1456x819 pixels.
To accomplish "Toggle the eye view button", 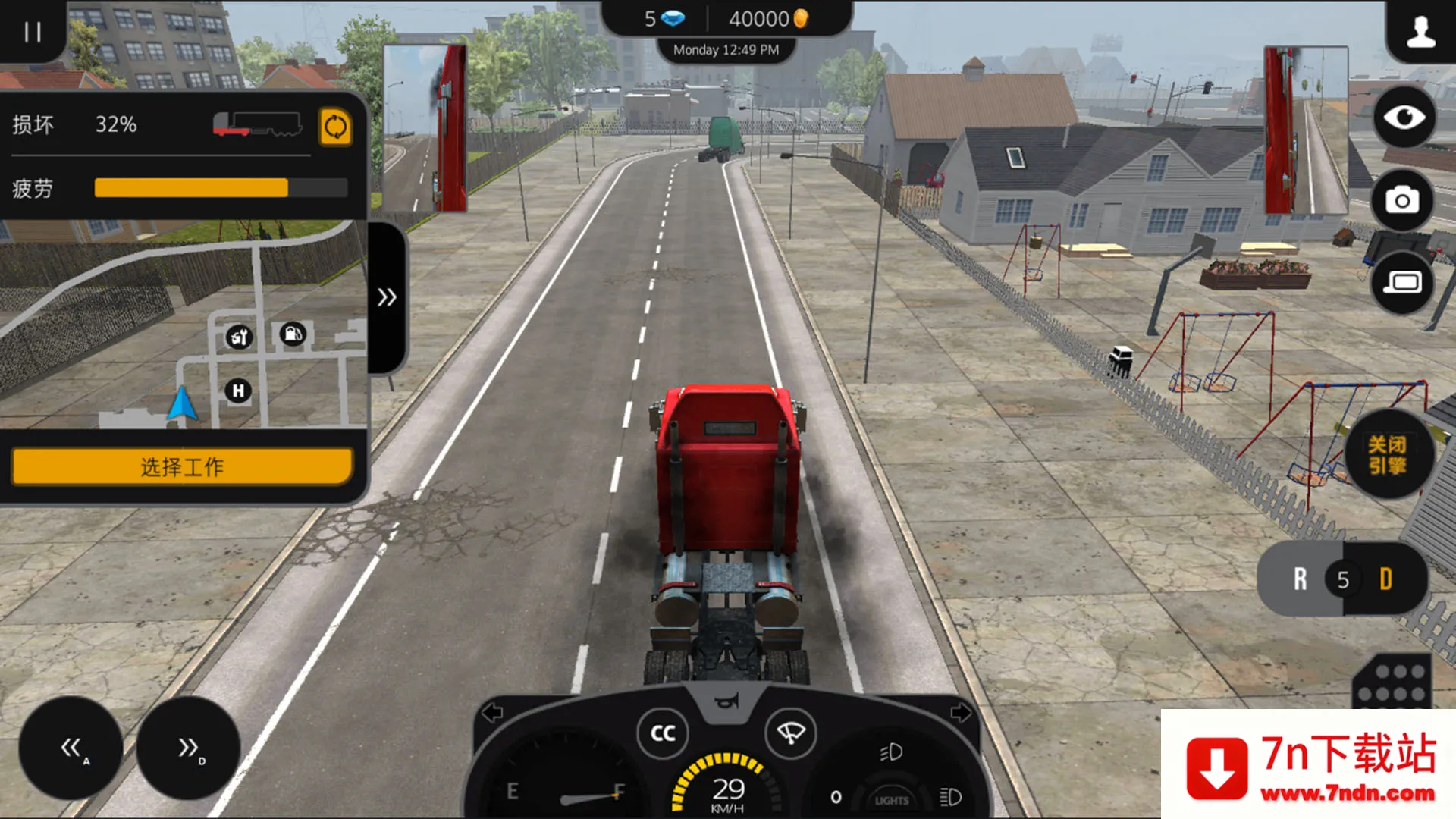I will point(1404,118).
